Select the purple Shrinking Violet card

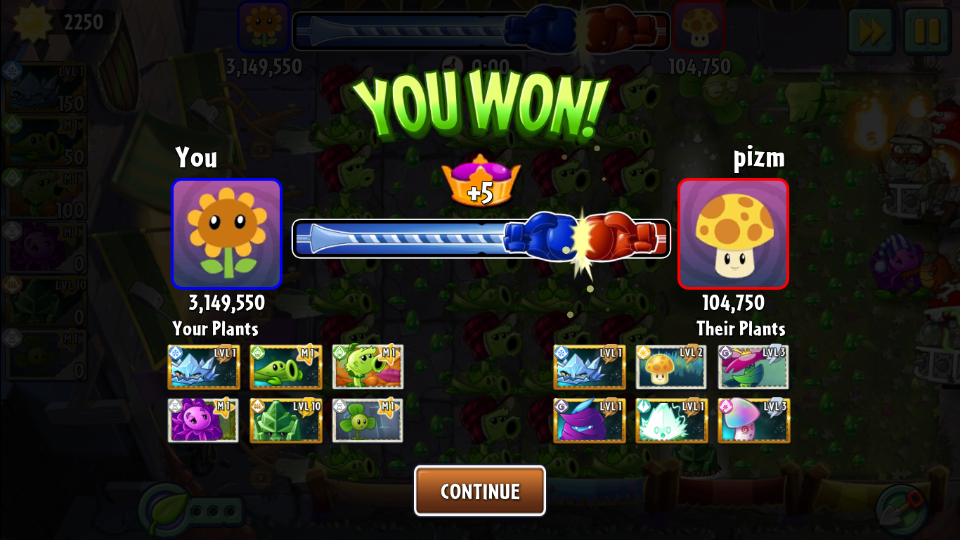pyautogui.click(x=204, y=421)
